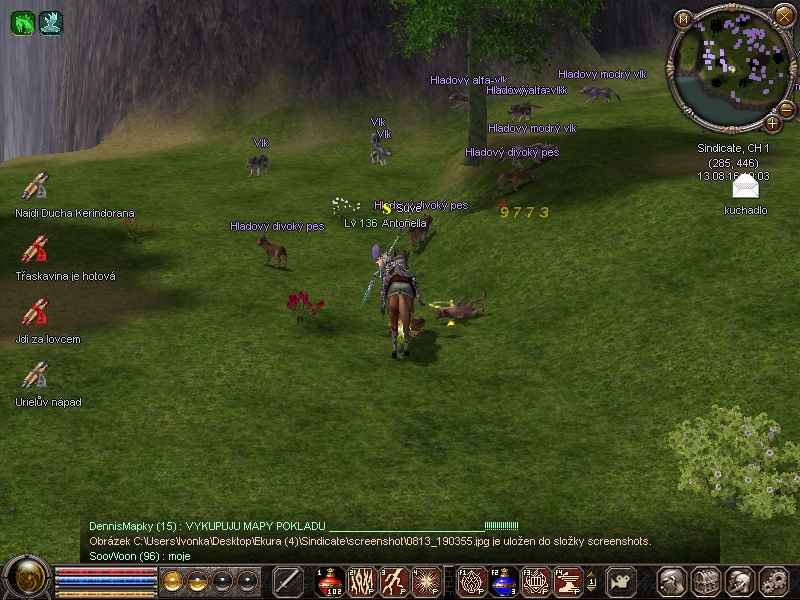Zoom out the minimap with the minus button
This screenshot has width=800, height=600.
pos(788,108)
